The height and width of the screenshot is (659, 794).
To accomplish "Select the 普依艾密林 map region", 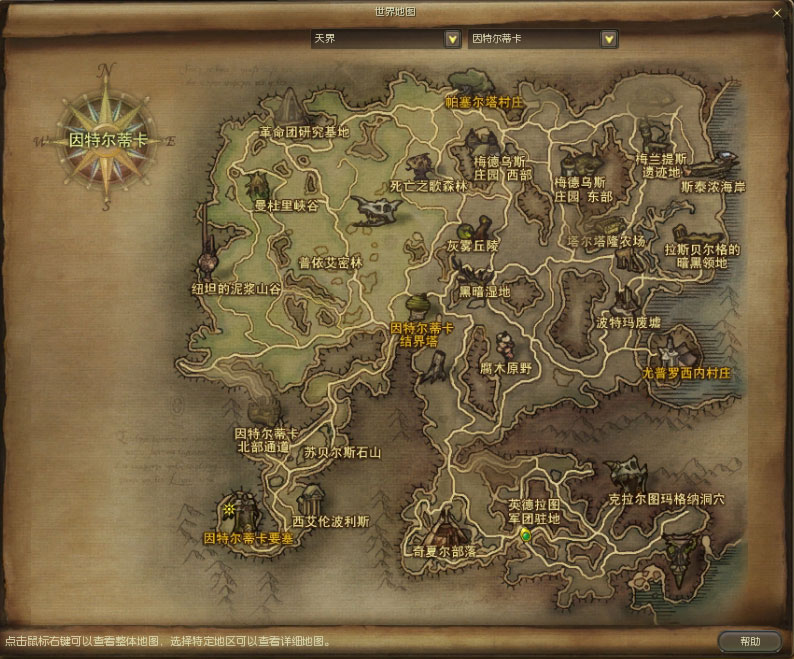I will click(330, 263).
